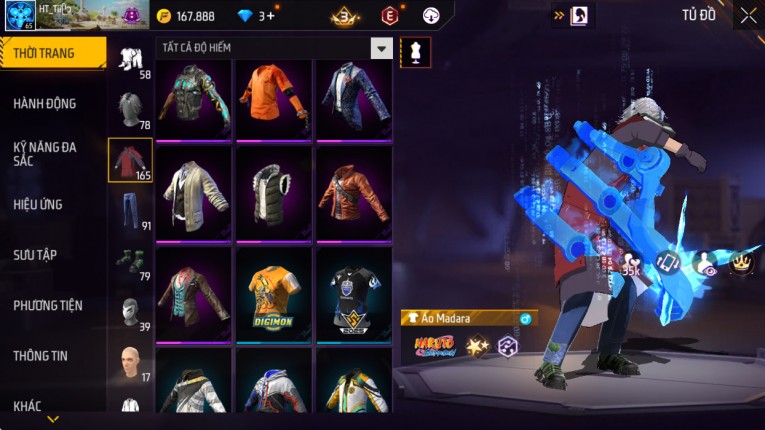Open the SƯU TẬP category
Screen dimensions: 765x430
tap(35, 255)
